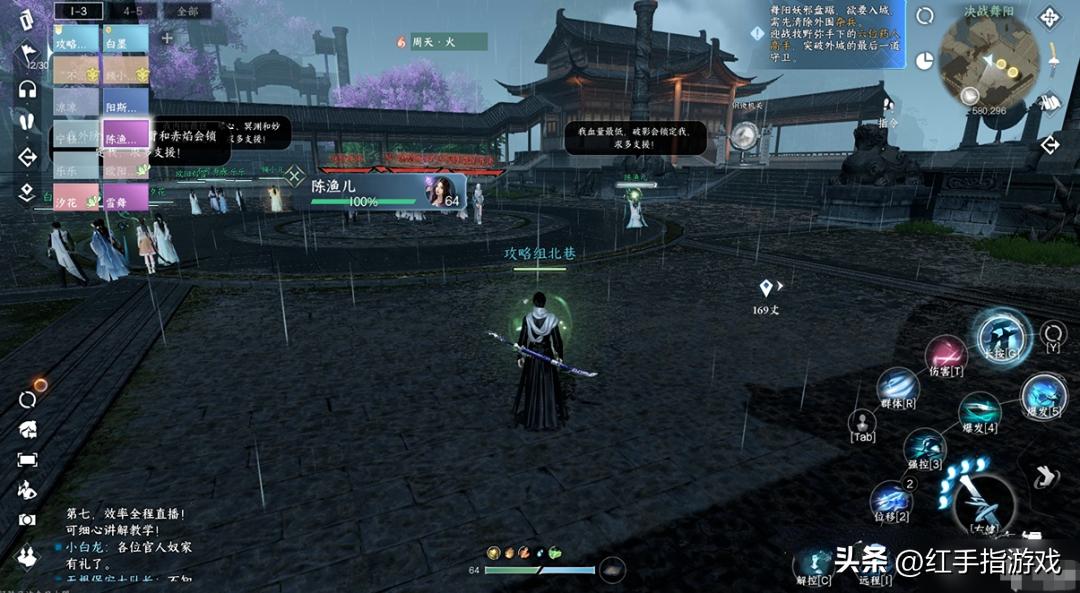
Task: Open the headphone voice chat icon
Action: [27, 89]
